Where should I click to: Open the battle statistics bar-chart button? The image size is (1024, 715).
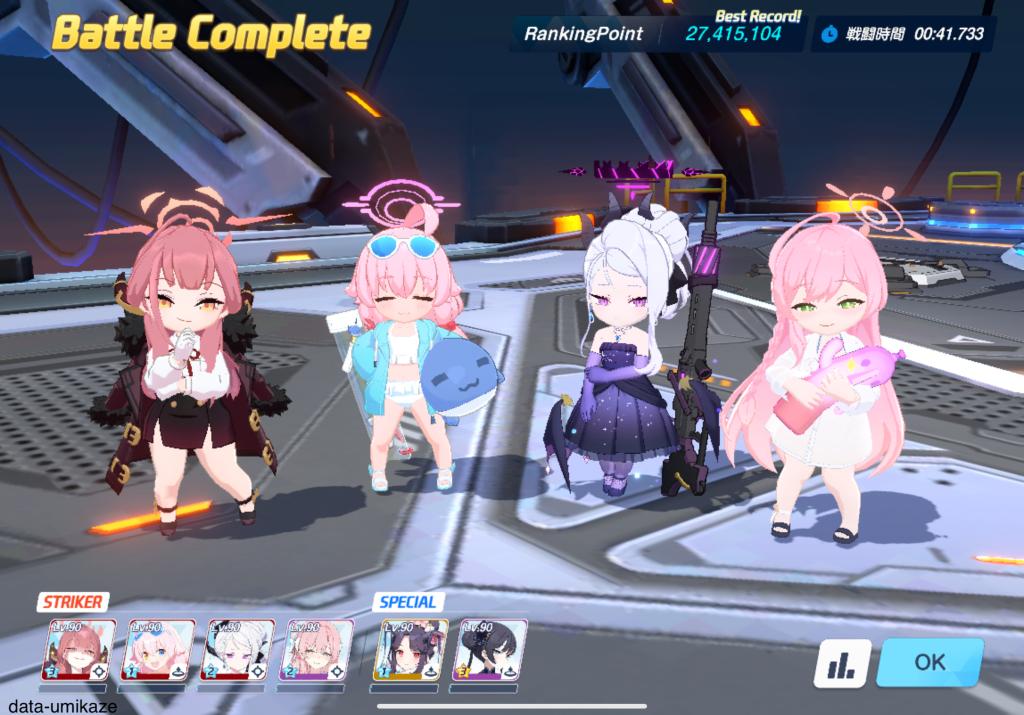(x=841, y=663)
